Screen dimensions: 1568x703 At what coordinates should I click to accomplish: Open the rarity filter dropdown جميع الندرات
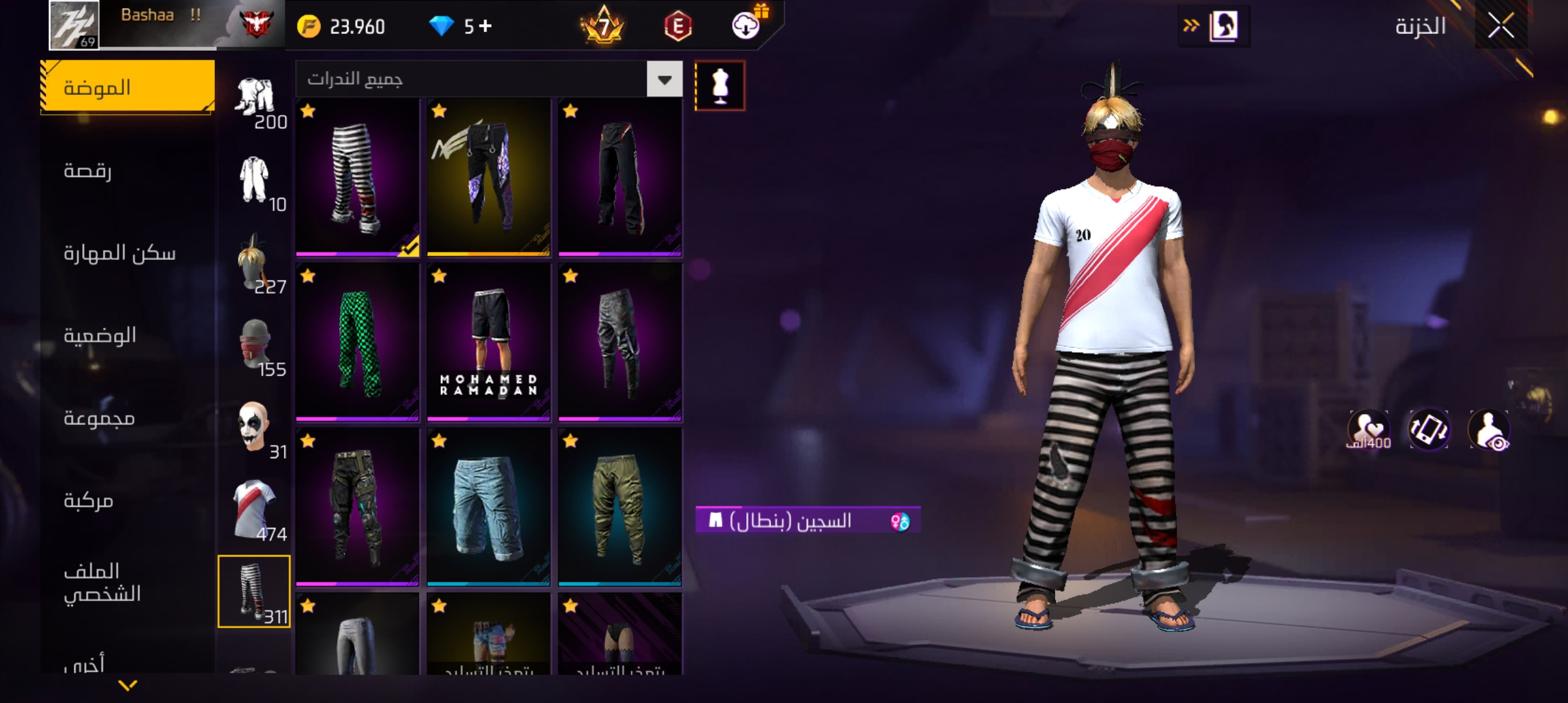(x=488, y=79)
